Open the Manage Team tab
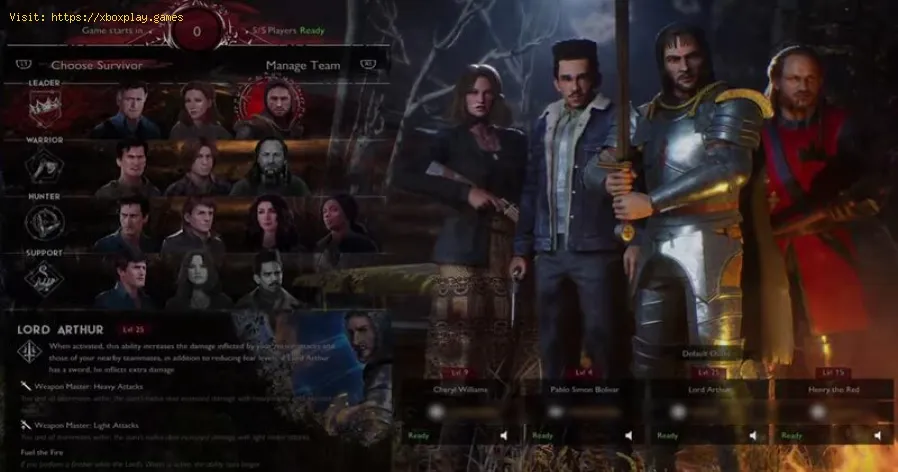The image size is (898, 472). (x=302, y=66)
